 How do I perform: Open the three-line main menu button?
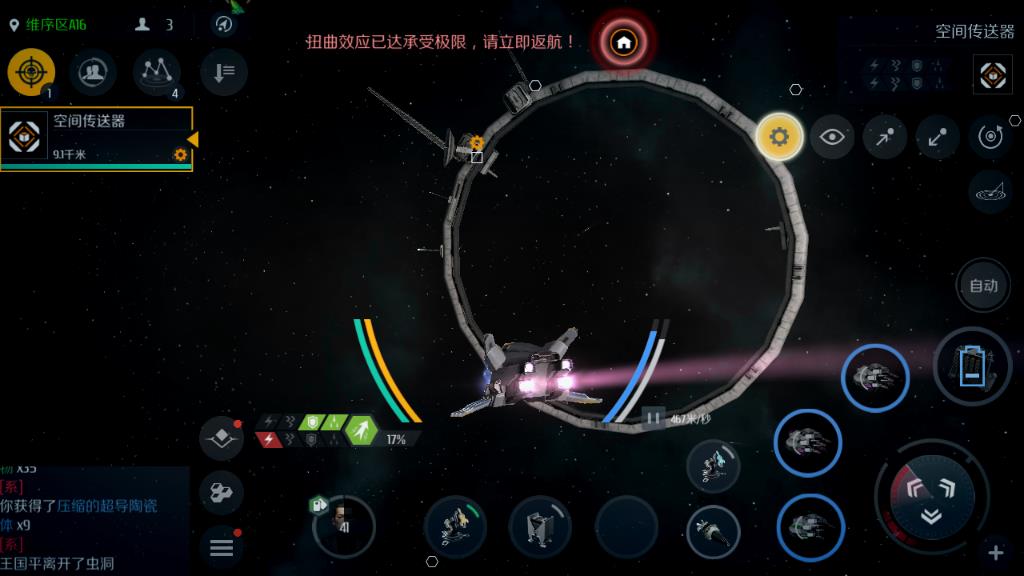(221, 547)
